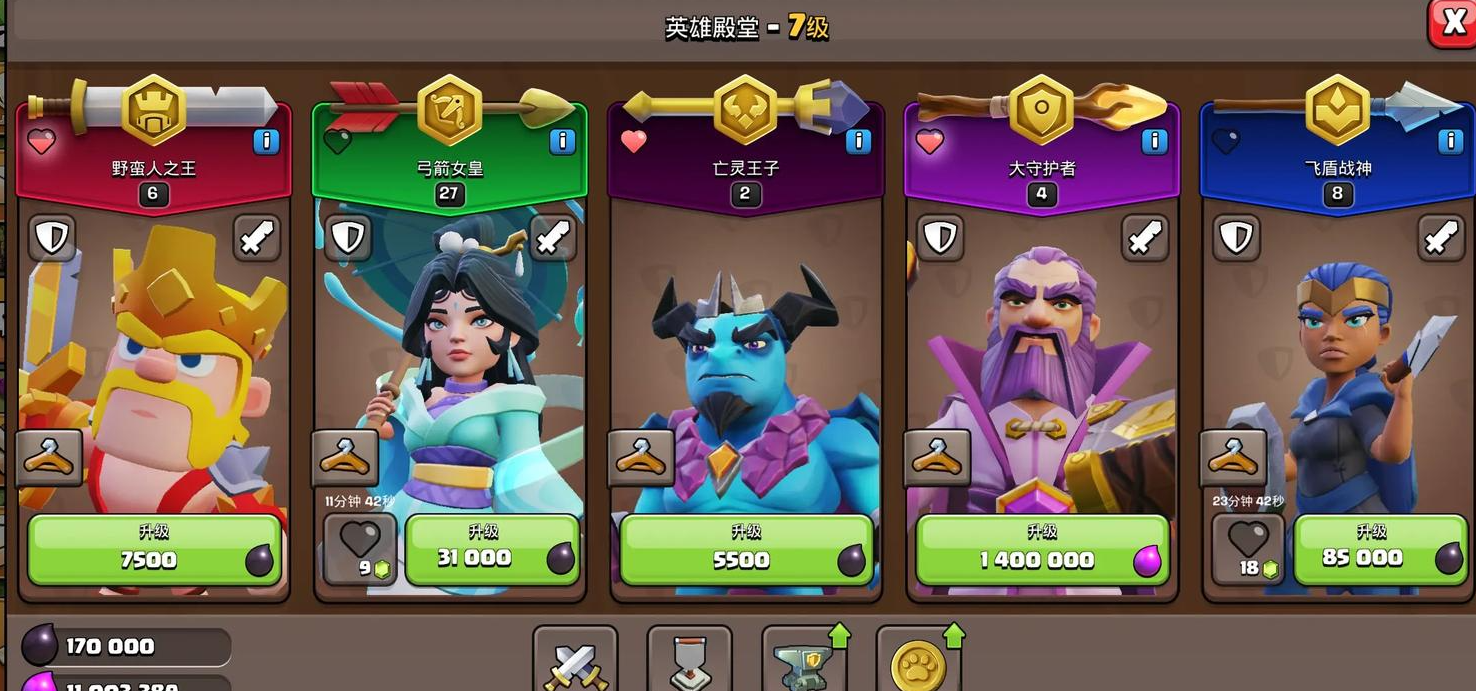Heal Archer Queen for 9 gems
This screenshot has width=1476, height=691.
click(x=359, y=549)
